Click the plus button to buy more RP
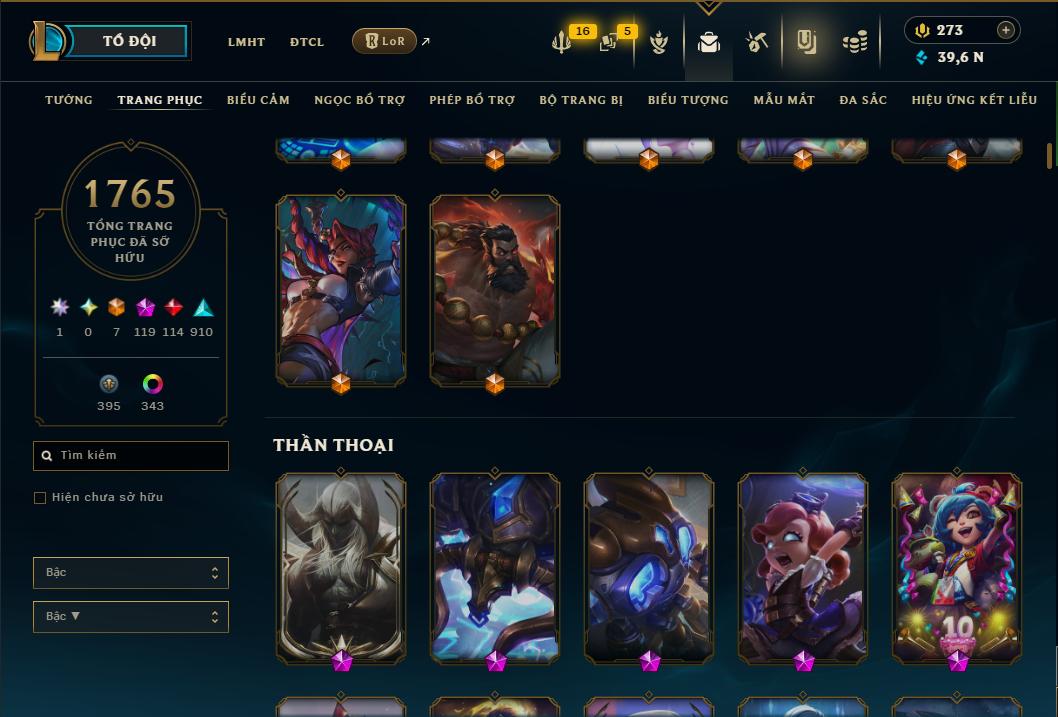The image size is (1058, 717). (x=1005, y=30)
